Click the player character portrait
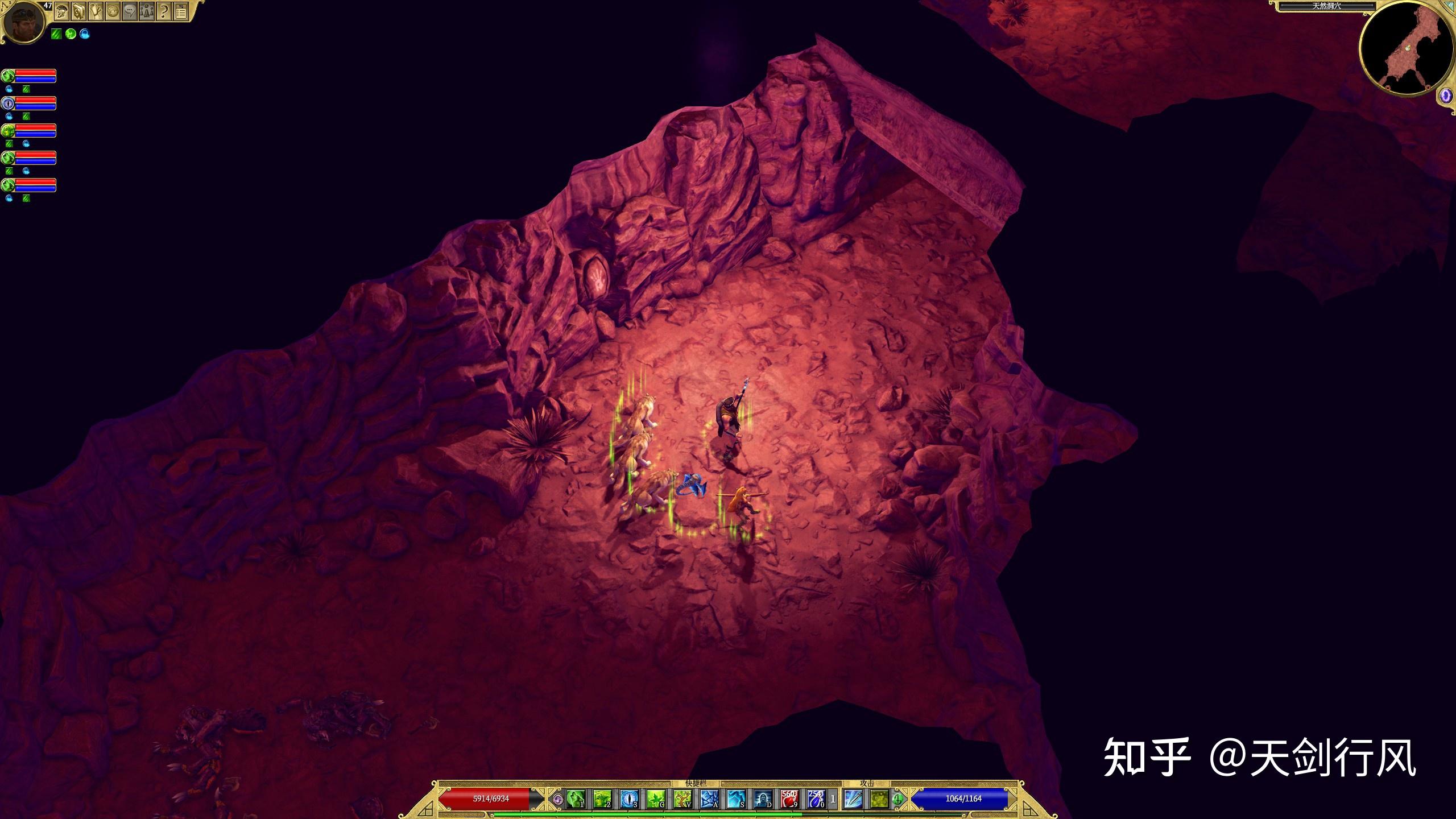The image size is (1456, 819). tap(24, 22)
